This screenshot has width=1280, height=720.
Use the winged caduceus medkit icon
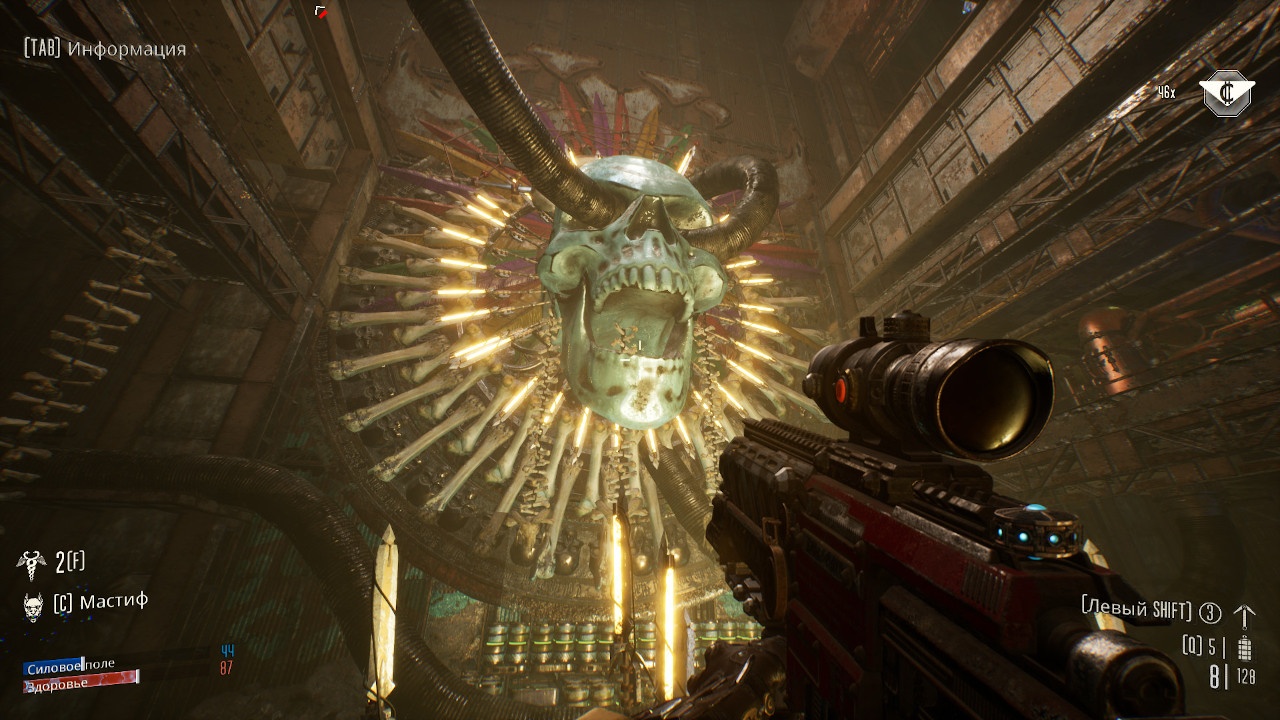tap(31, 564)
